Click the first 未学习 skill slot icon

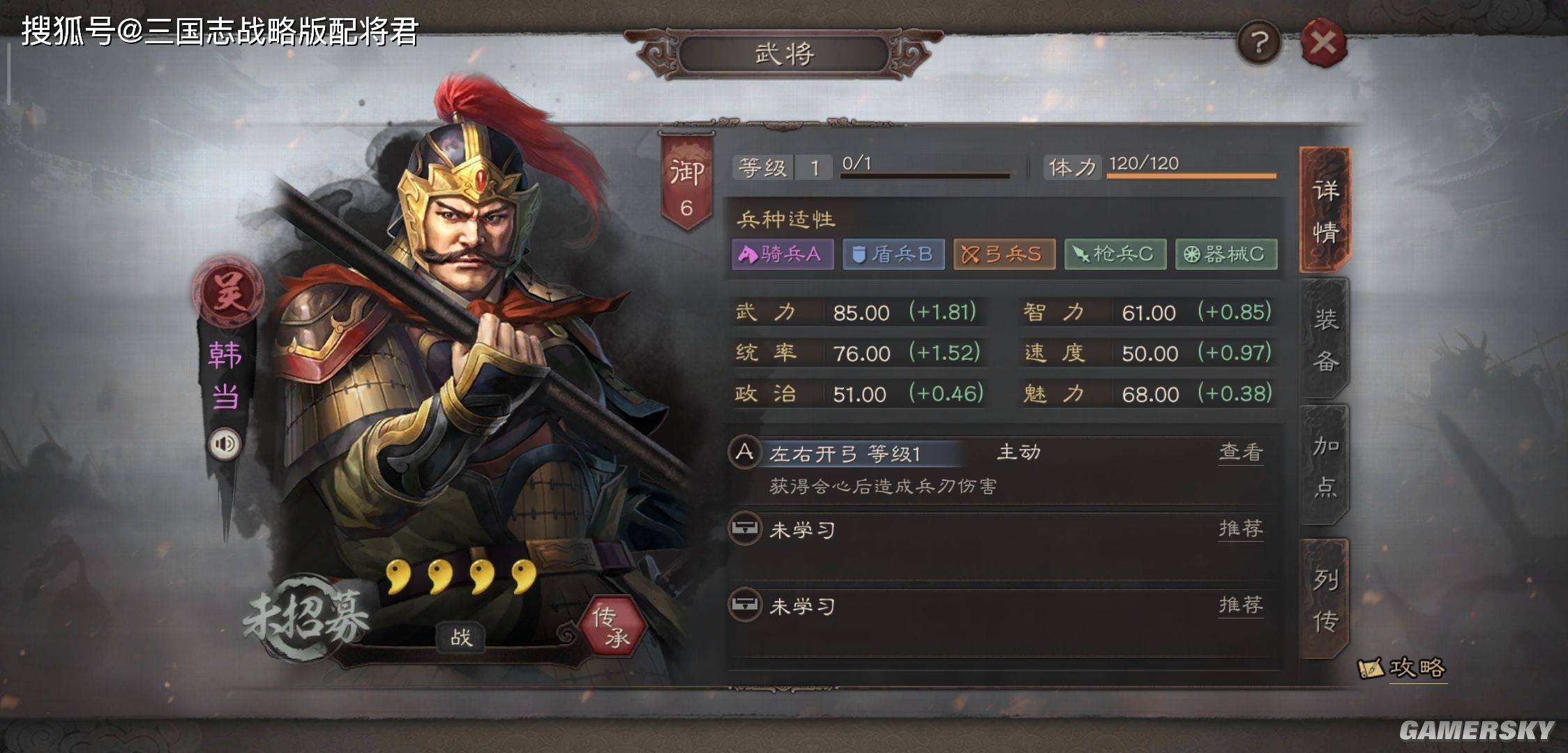click(746, 530)
